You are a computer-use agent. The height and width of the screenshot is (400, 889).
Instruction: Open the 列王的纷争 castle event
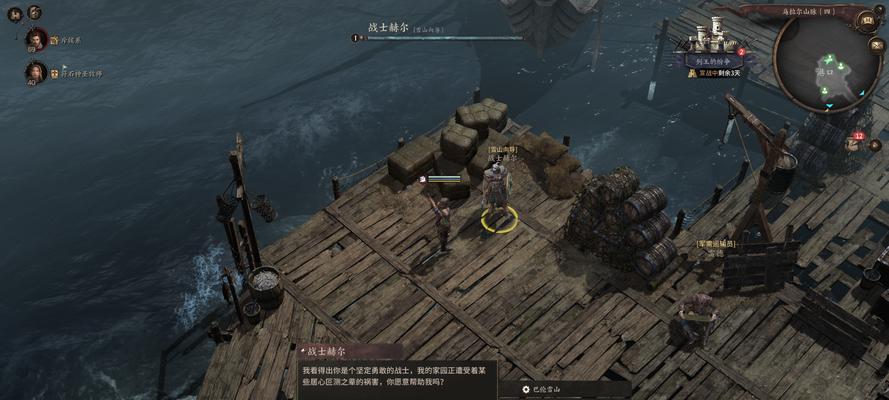pos(714,44)
